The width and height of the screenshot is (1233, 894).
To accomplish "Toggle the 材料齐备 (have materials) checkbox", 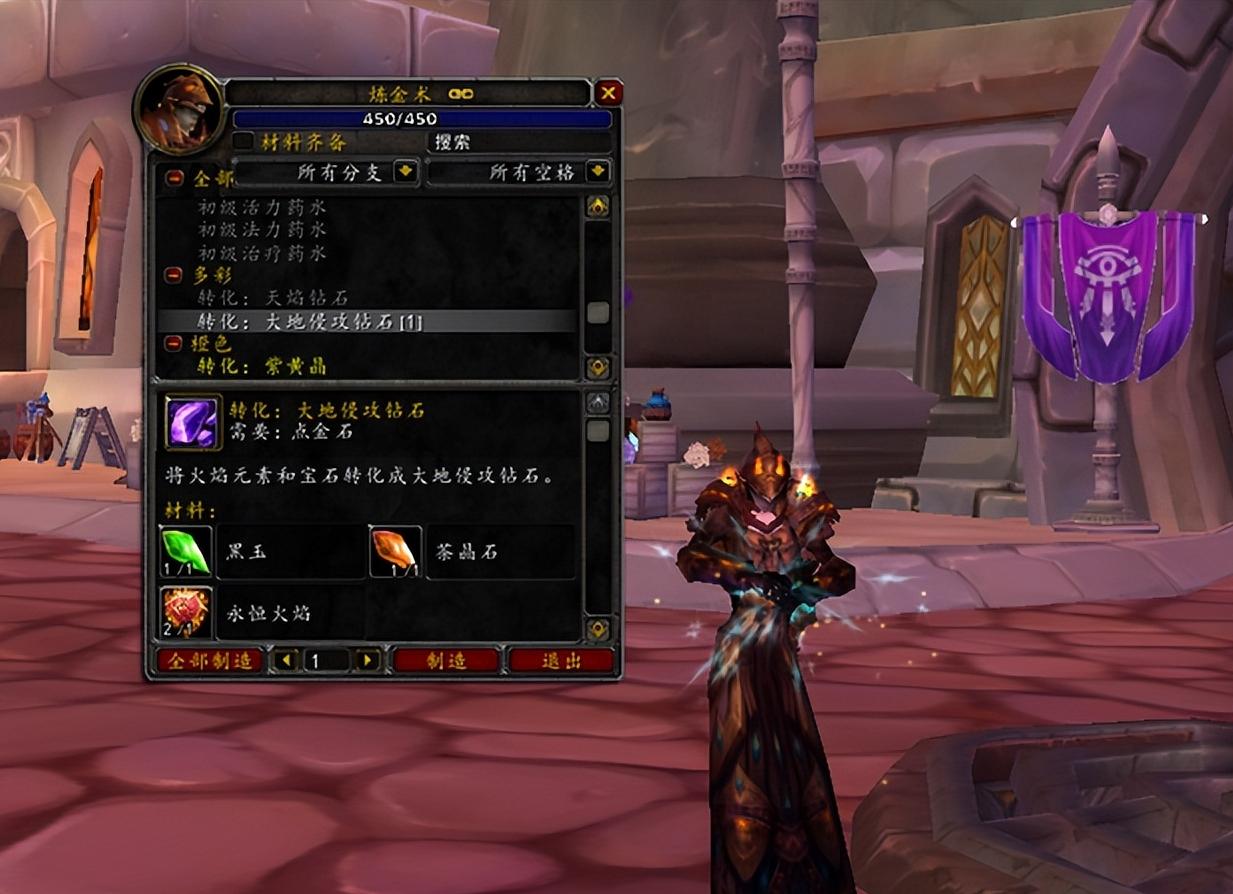I will (x=242, y=142).
